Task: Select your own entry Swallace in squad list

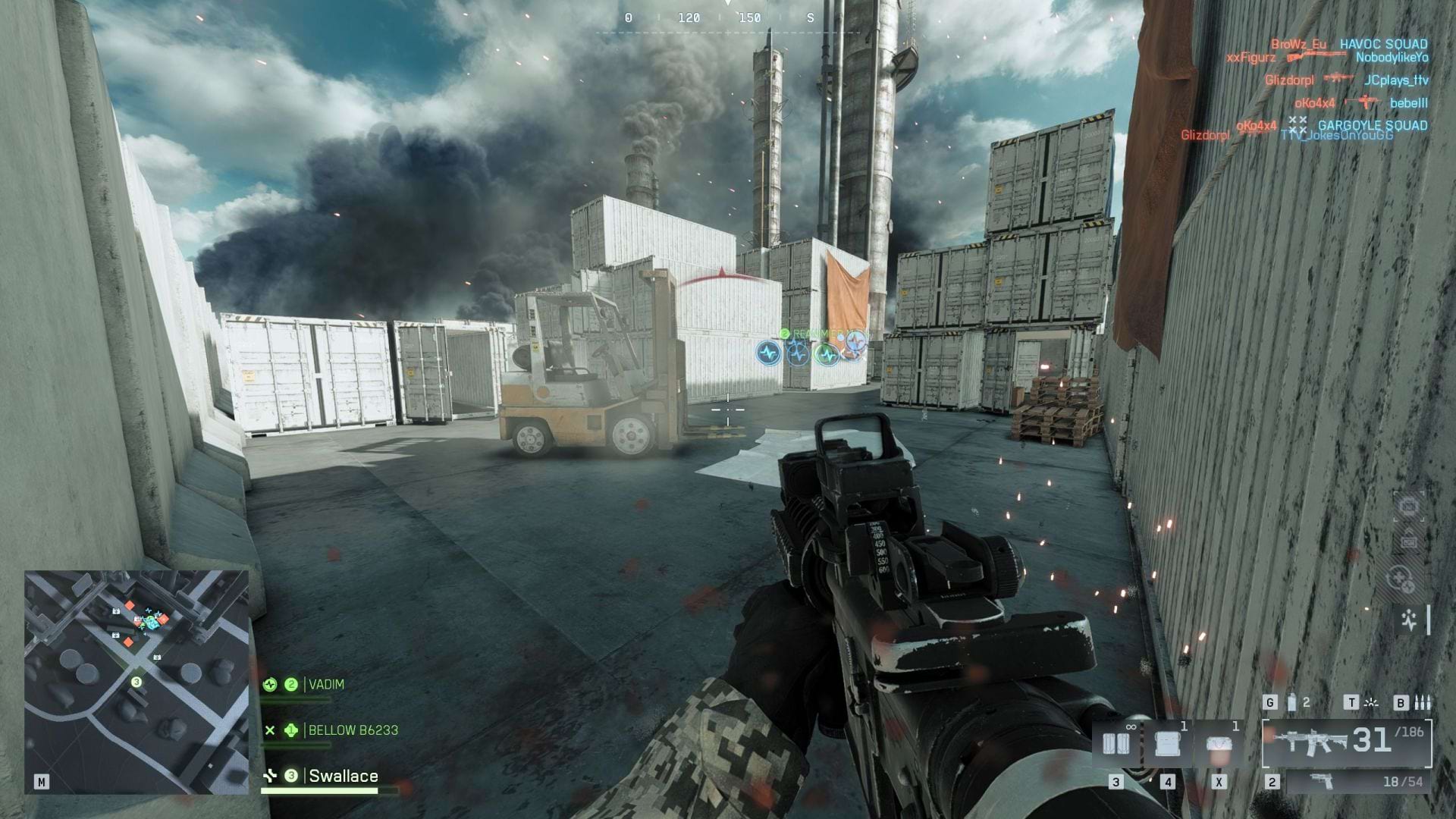Action: click(x=343, y=776)
